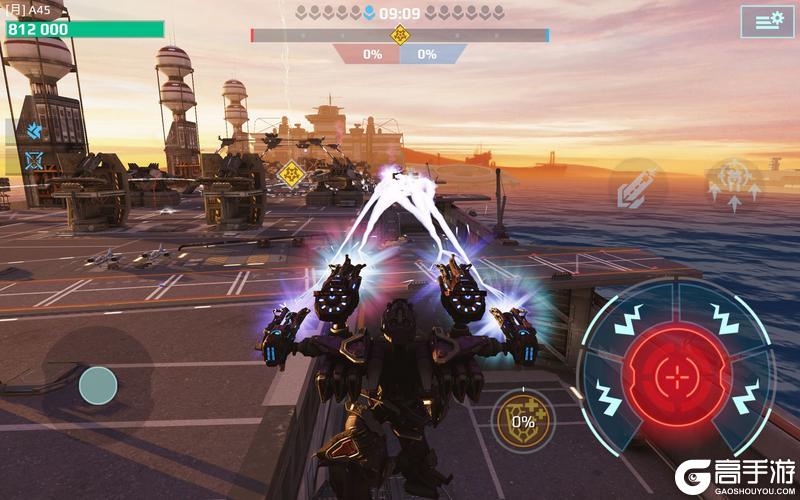
Task: Fire the lower-left lightning weapon segment
Action: (608, 396)
